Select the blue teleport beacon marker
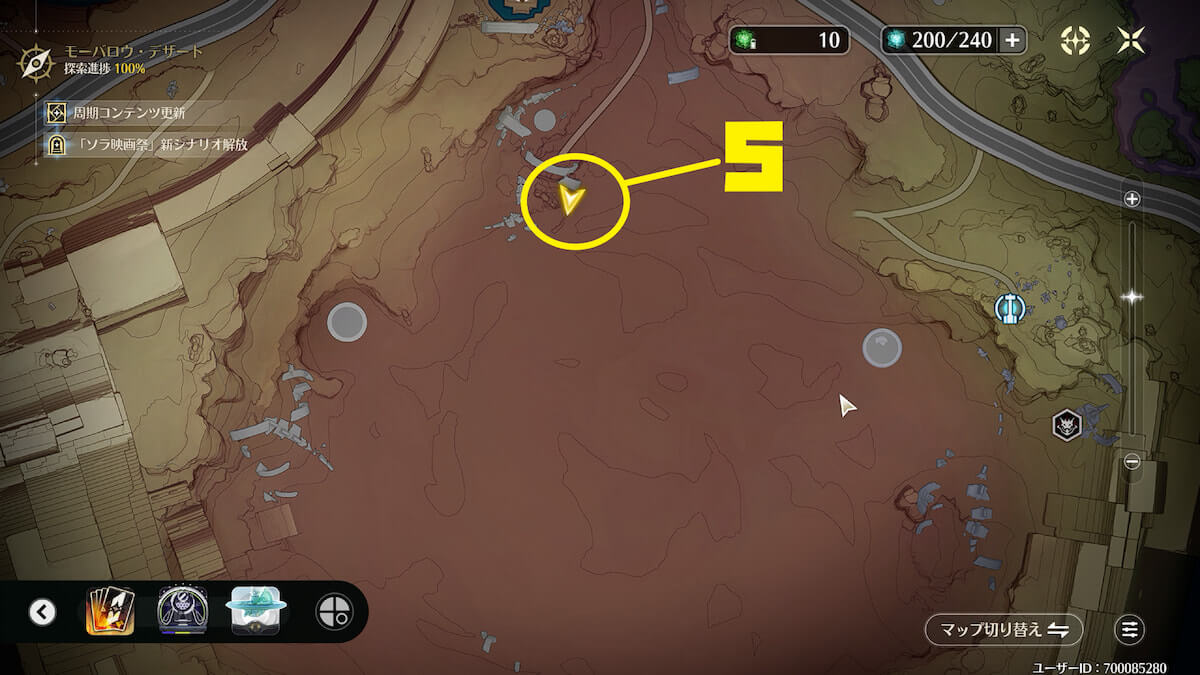The width and height of the screenshot is (1200, 675). coord(1009,308)
